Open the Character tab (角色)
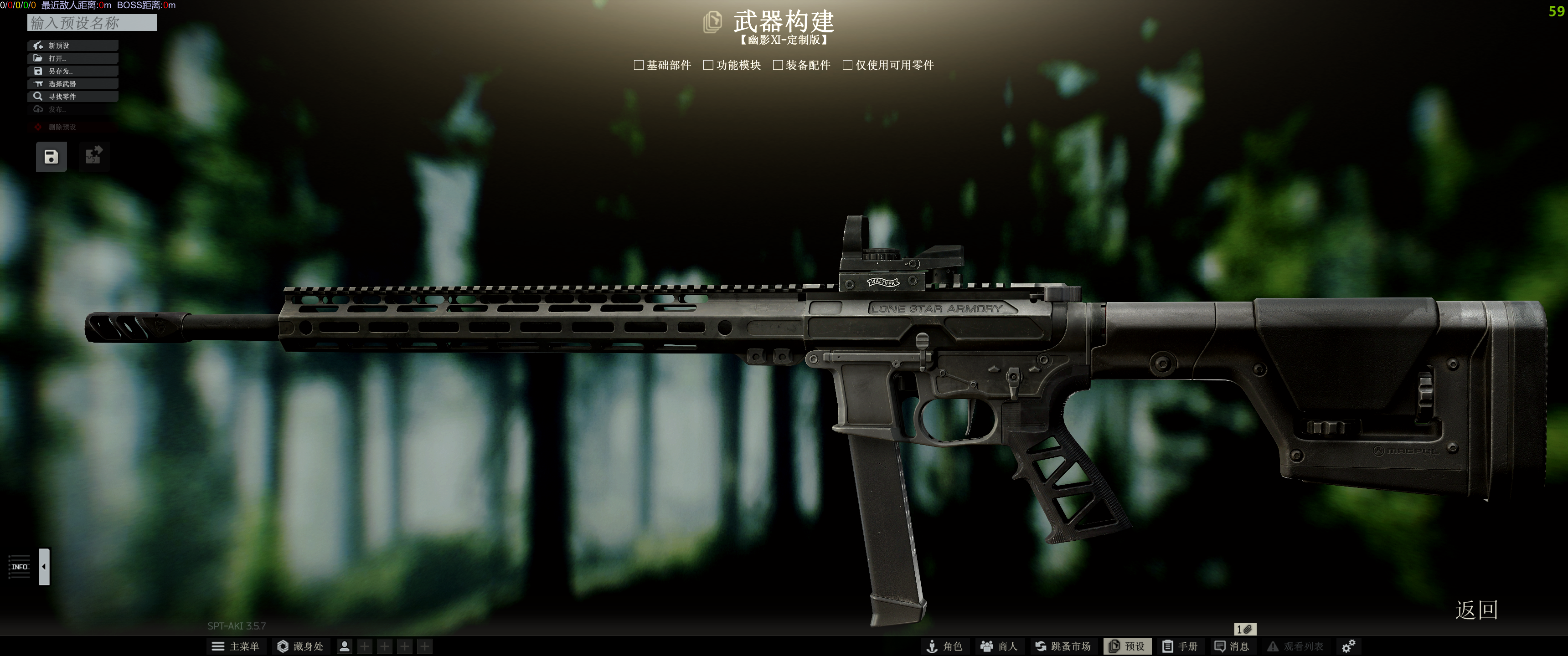Screen dimensions: 1568x656 [944, 646]
